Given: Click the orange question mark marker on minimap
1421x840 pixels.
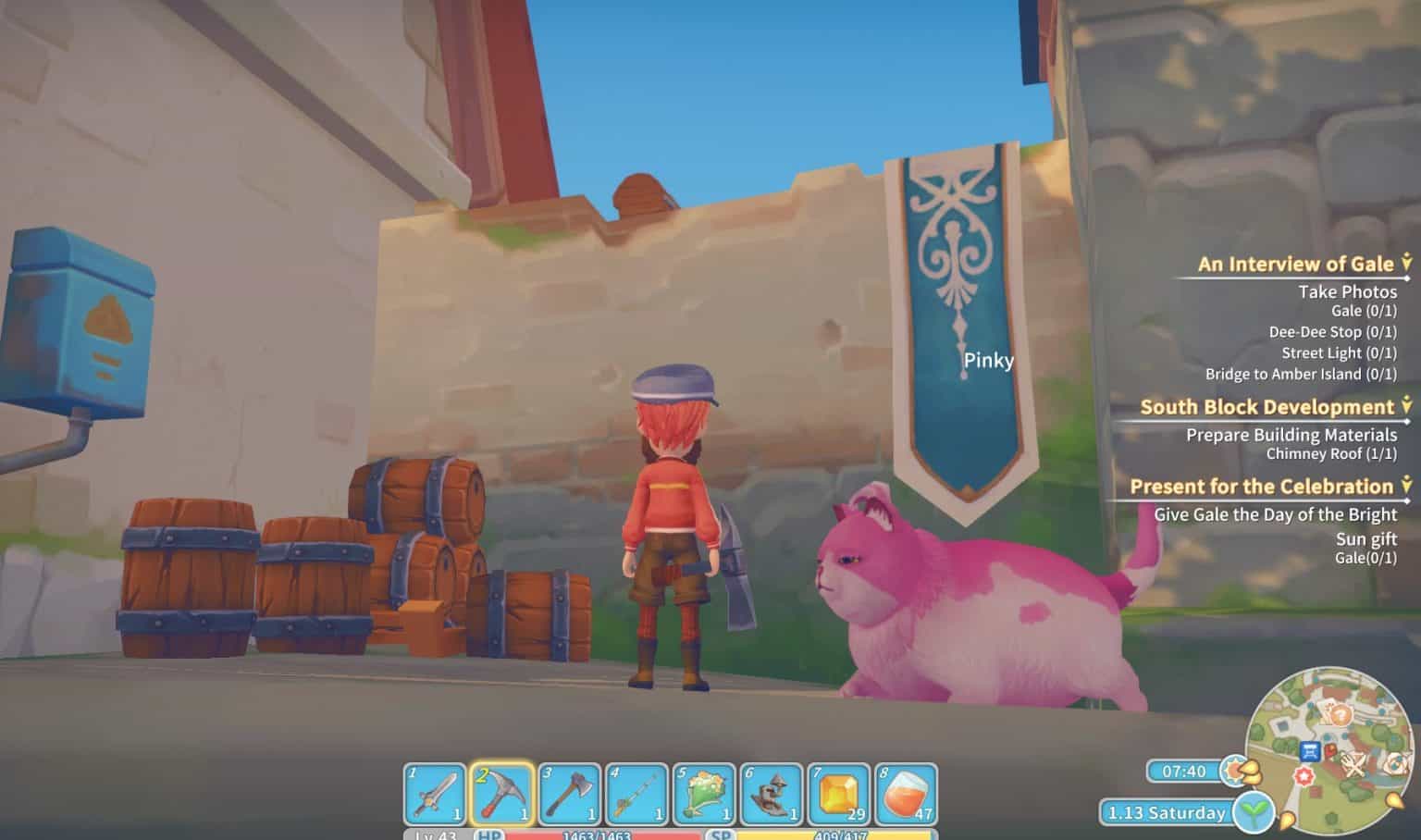Looking at the screenshot, I should click(x=1341, y=714).
